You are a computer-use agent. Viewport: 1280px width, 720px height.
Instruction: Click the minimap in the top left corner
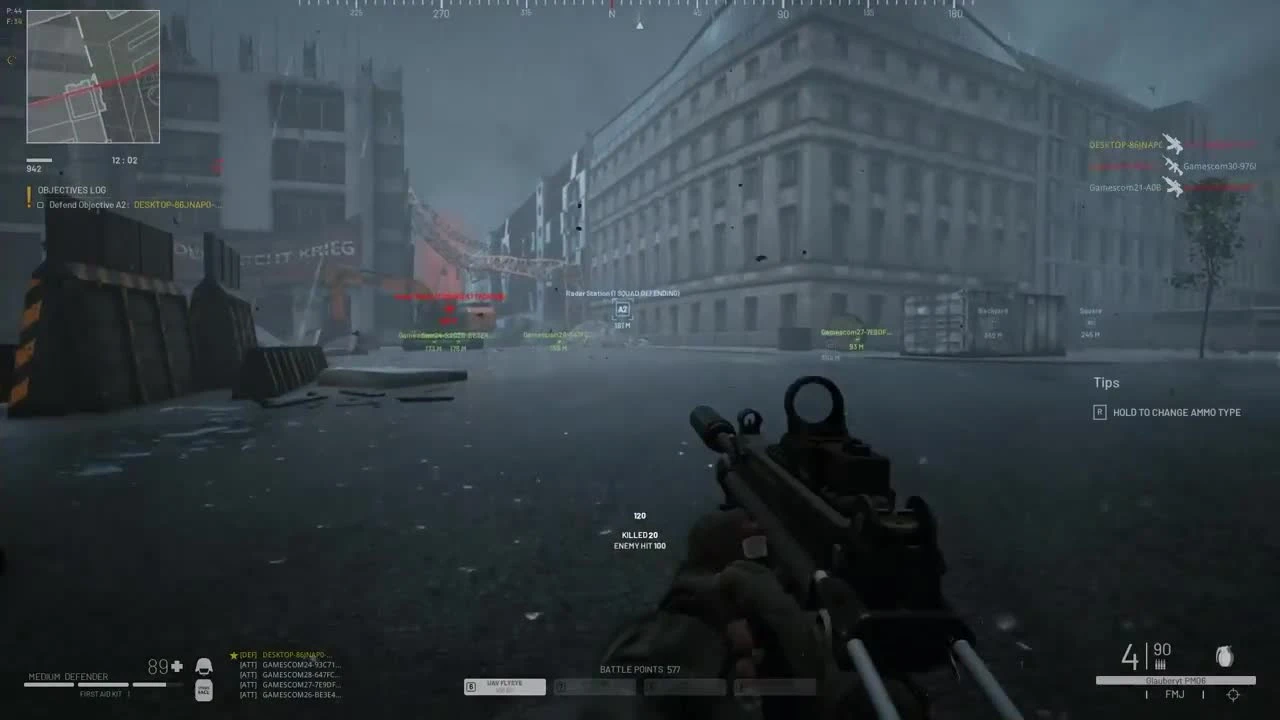[93, 75]
